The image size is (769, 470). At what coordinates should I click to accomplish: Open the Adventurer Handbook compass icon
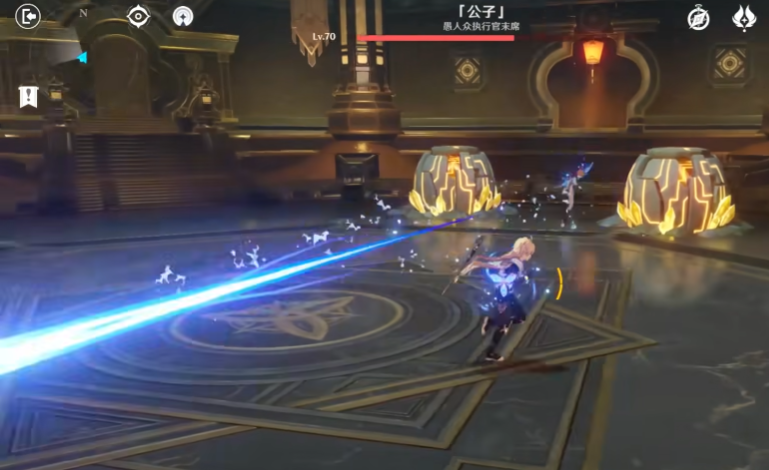click(x=698, y=17)
